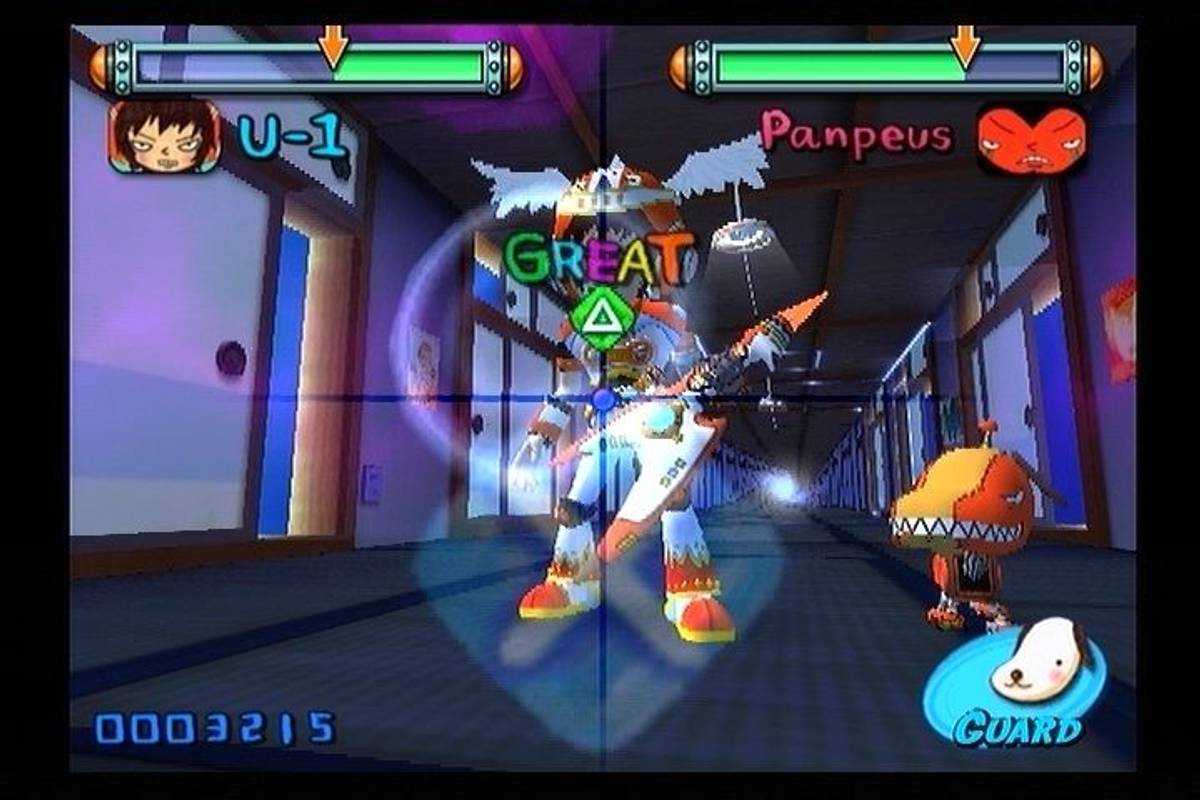Select the Panpeus opponent portrait
This screenshot has height=800, width=1200.
coord(1032,138)
